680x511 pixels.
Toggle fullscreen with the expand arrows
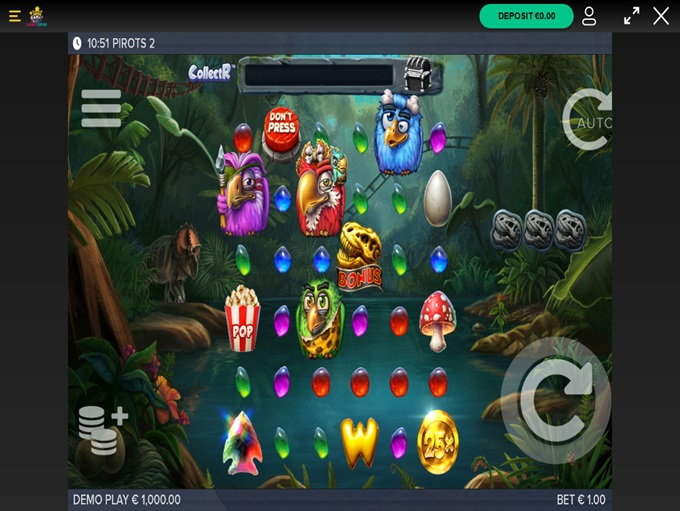click(x=631, y=16)
